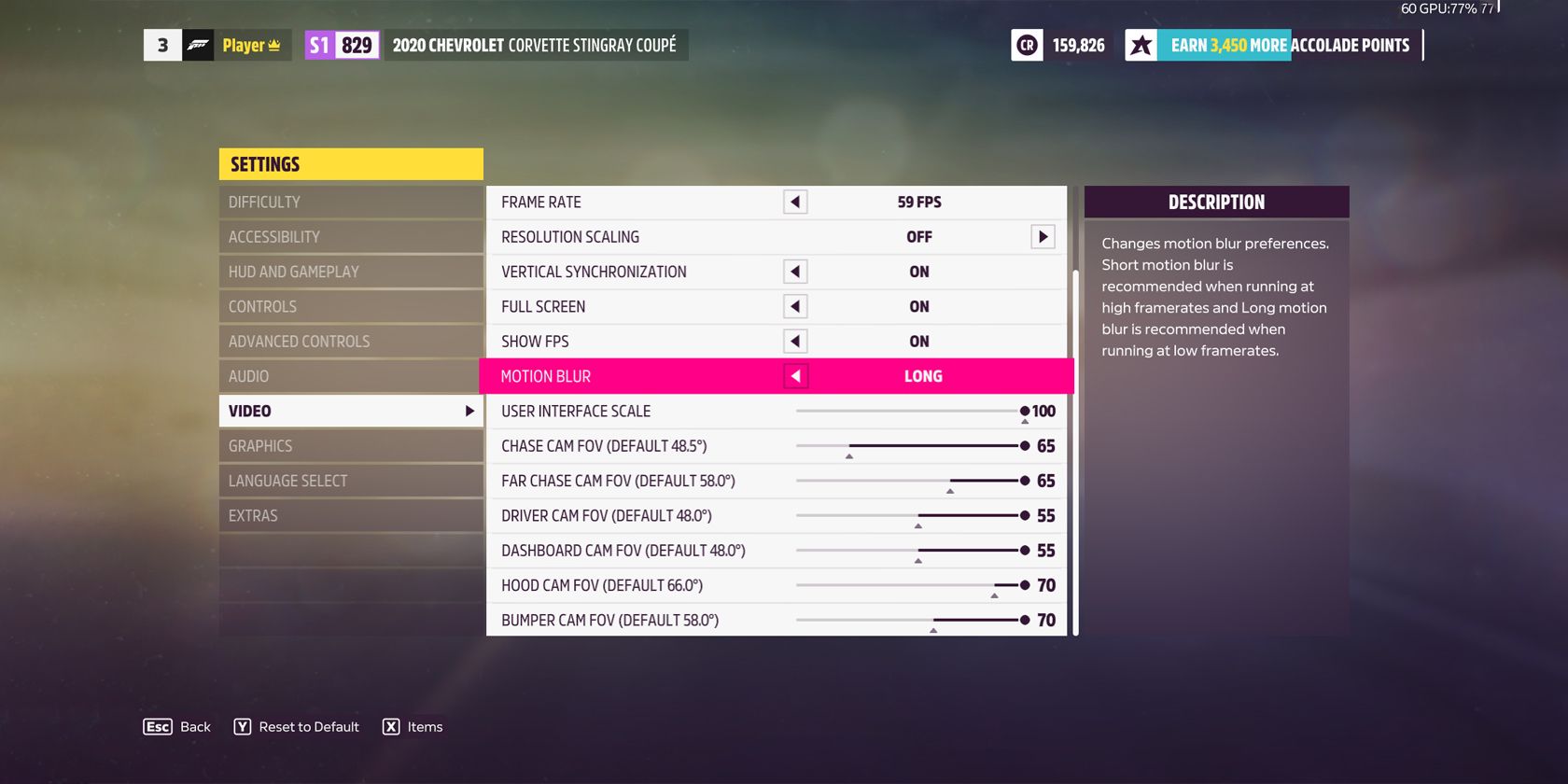Click the accolade star icon near earn banner
Image resolution: width=1568 pixels, height=784 pixels.
click(1141, 44)
